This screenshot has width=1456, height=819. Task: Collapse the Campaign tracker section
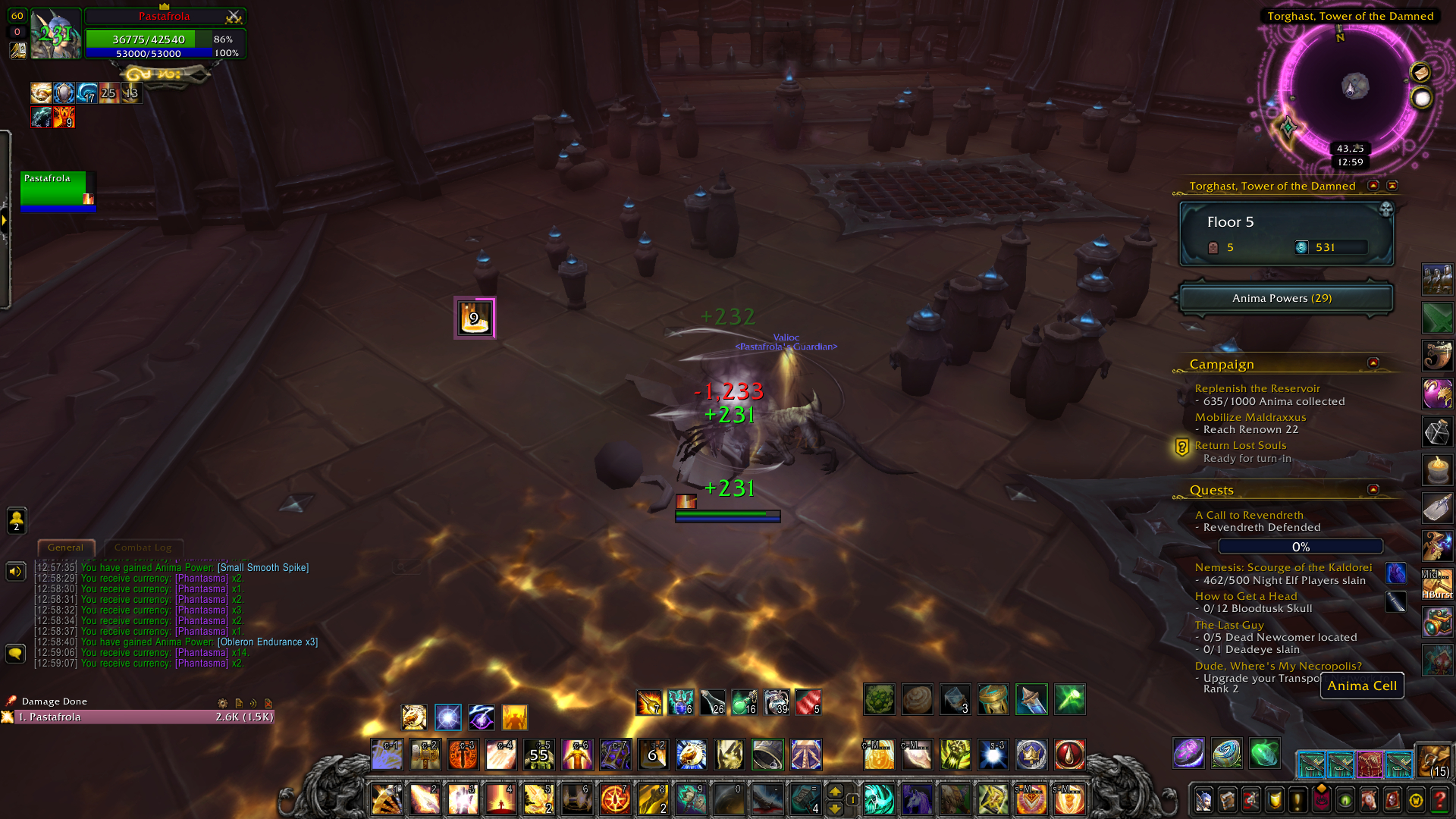click(x=1373, y=363)
